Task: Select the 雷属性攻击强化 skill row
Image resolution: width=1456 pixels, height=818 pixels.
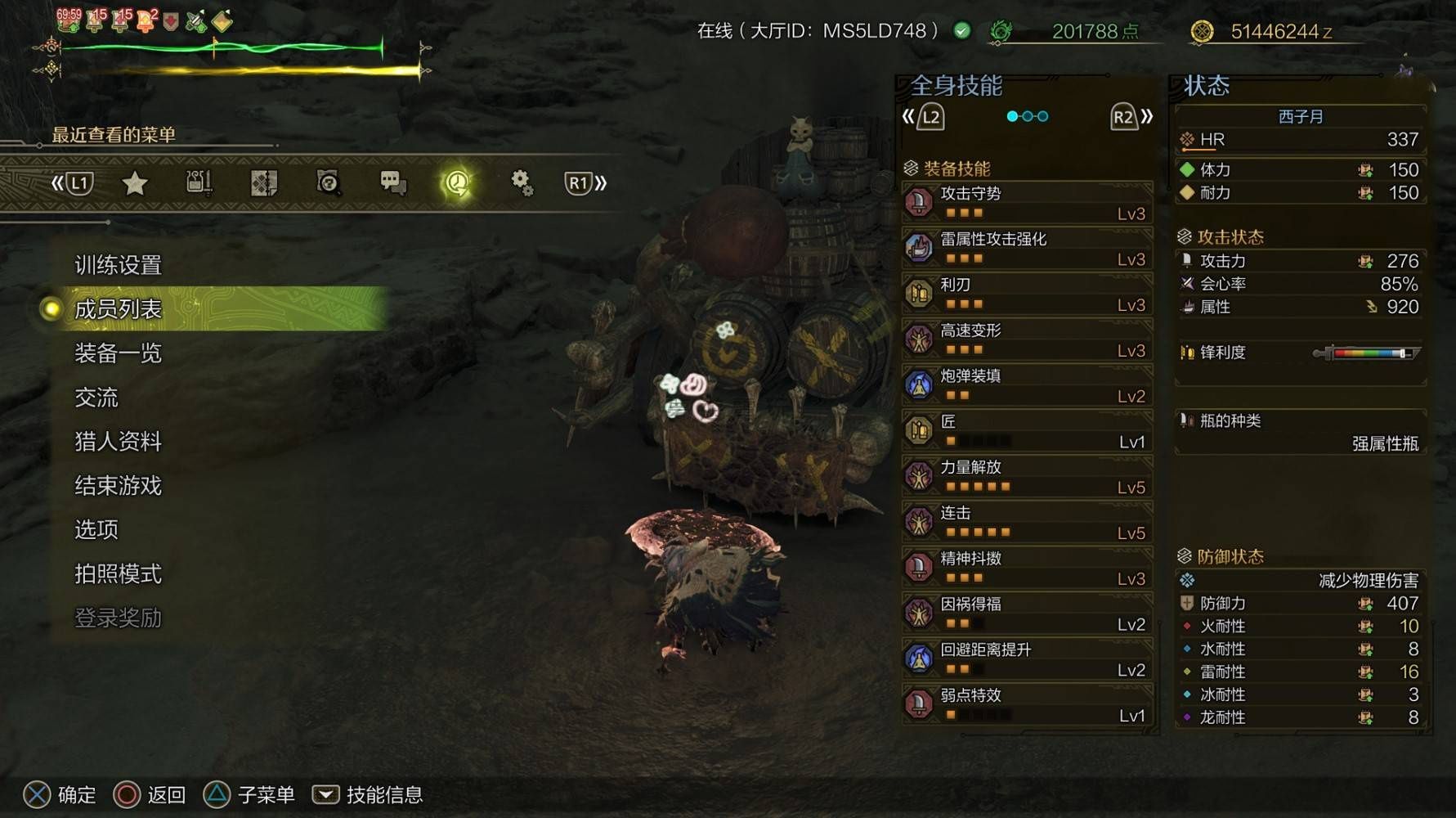Action: [1028, 248]
